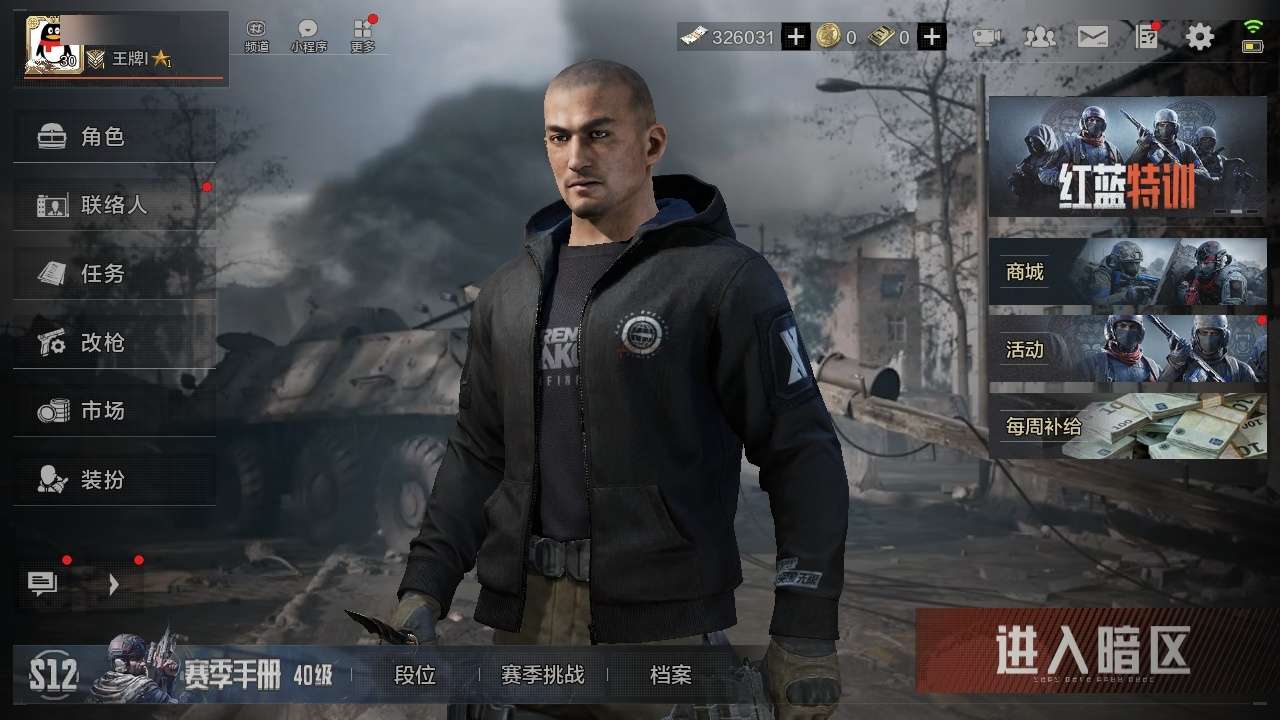Open the 改枪 gunsmith menu
1280x720 pixels.
click(x=114, y=342)
